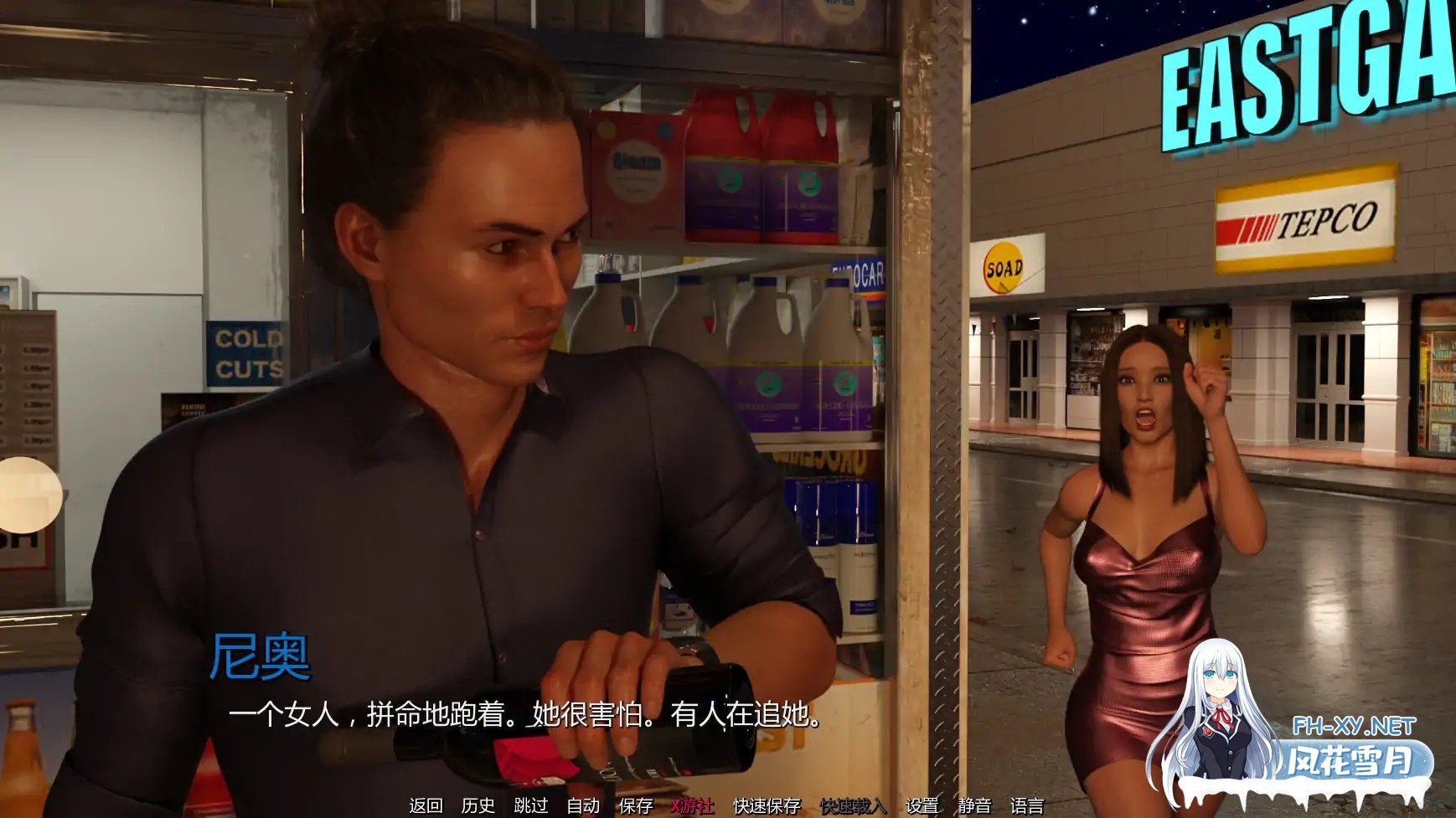1456x818 pixels.
Task: Open the 保存 (Save) screen
Action: [x=635, y=805]
